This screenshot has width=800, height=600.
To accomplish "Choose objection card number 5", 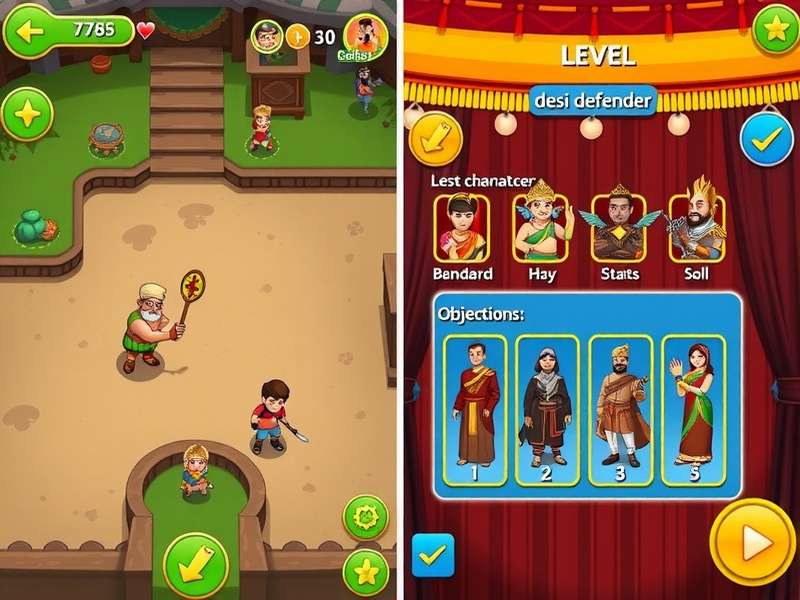I will 694,412.
